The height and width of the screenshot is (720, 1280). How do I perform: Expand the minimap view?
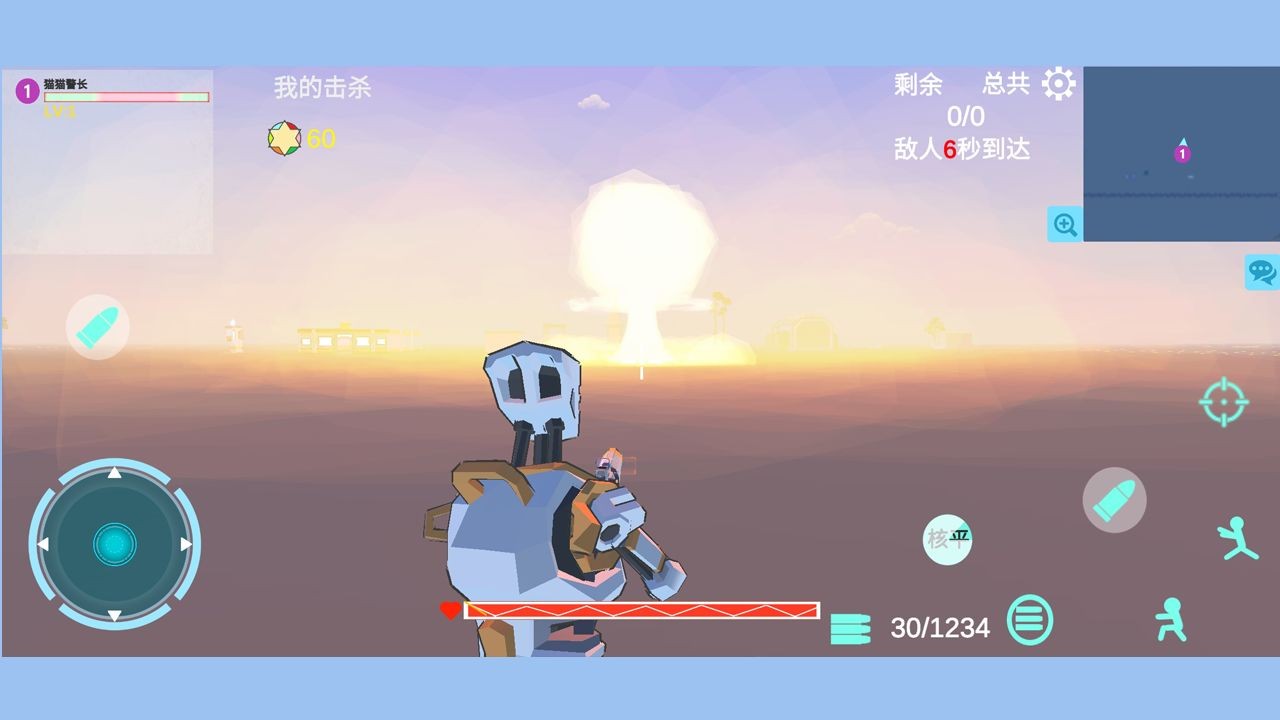pyautogui.click(x=1180, y=152)
